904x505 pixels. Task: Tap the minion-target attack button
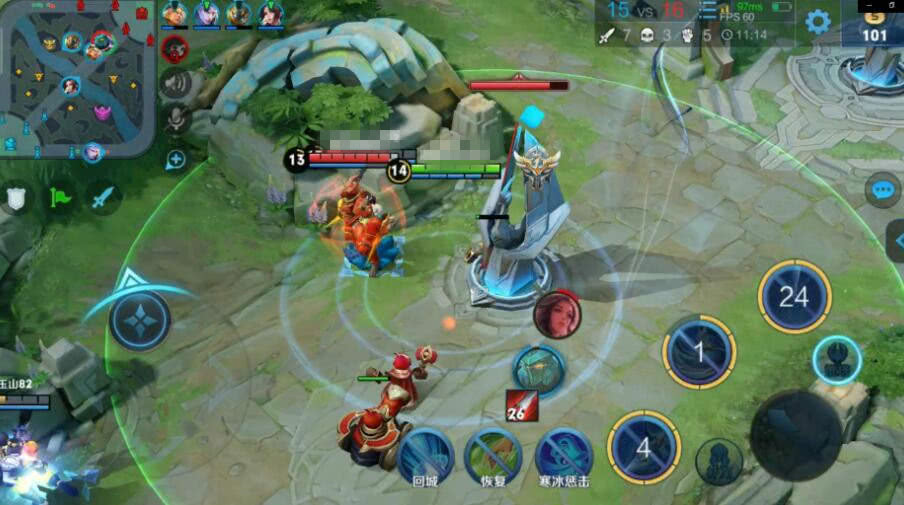pyautogui.click(x=719, y=462)
